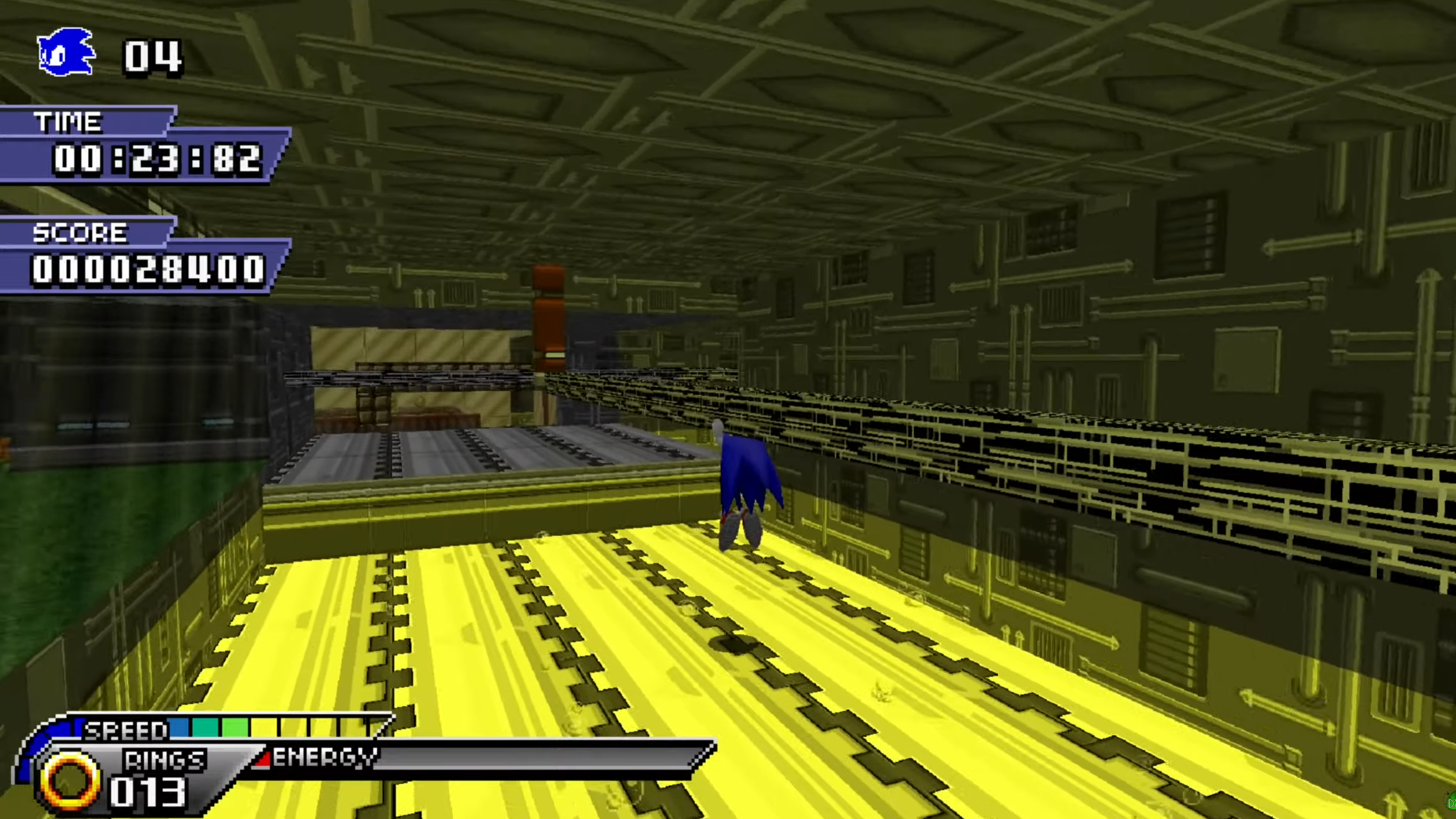Expand the RINGS counter panel
Viewport: 1456px width, 819px height.
coord(163,758)
